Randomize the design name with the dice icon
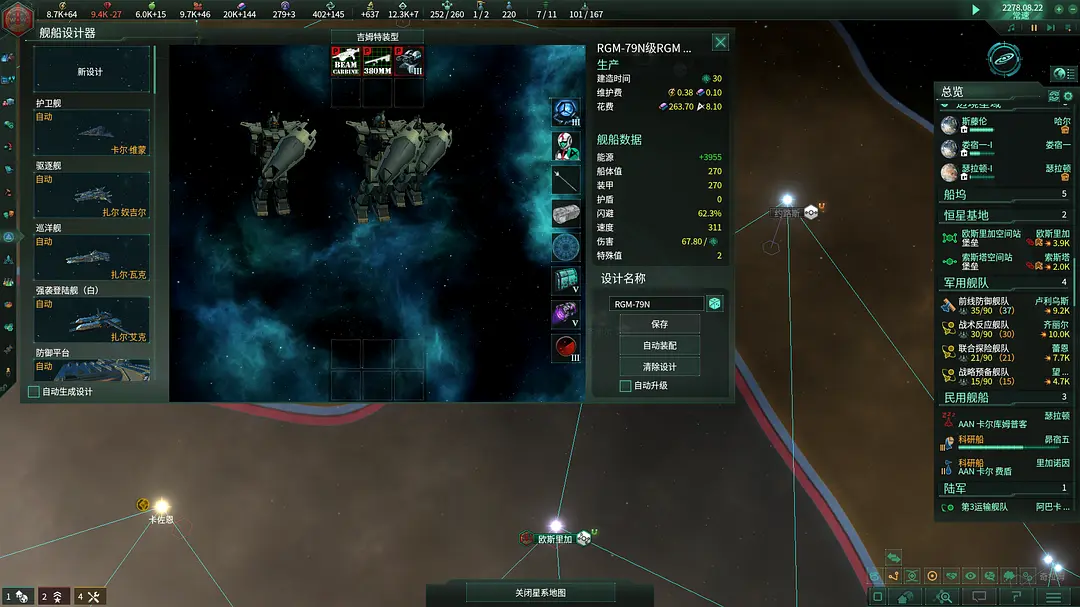 (x=715, y=304)
